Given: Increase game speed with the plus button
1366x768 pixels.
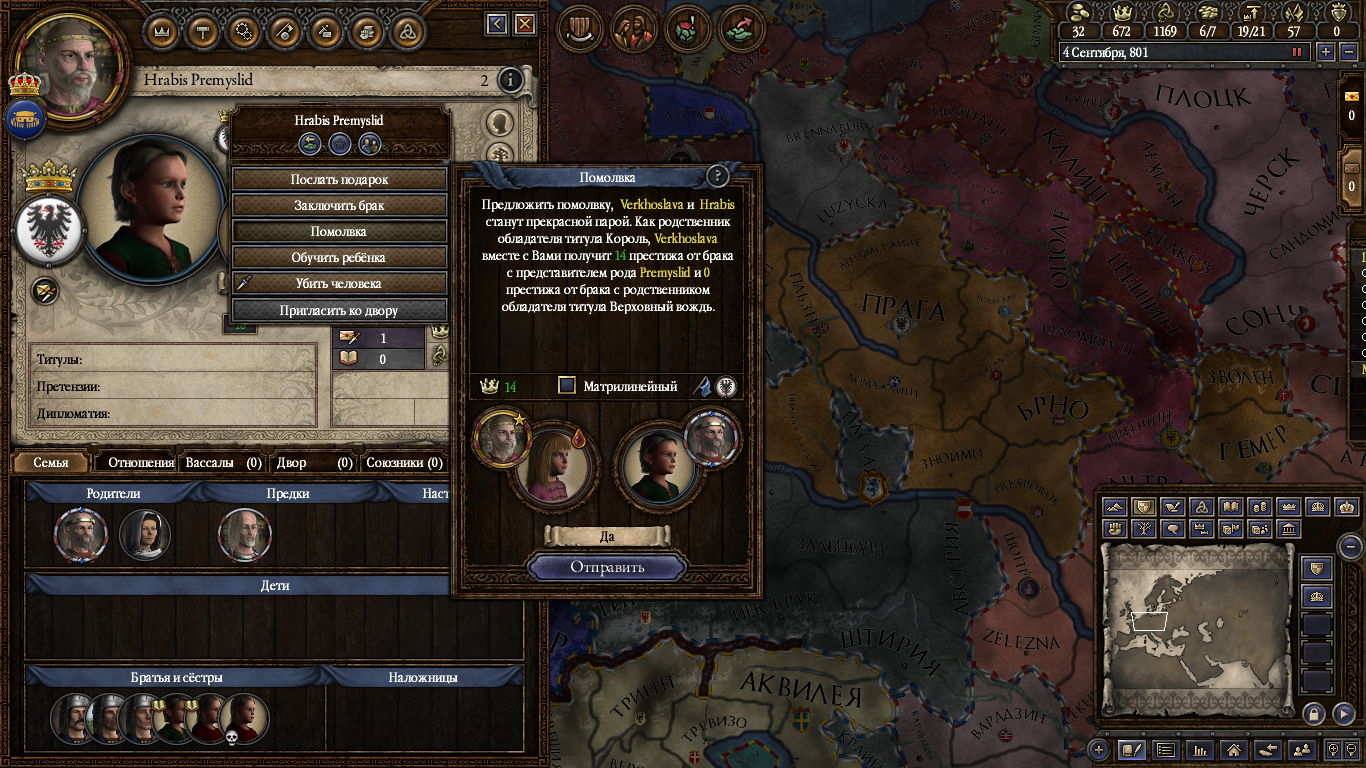Looking at the screenshot, I should point(1326,52).
